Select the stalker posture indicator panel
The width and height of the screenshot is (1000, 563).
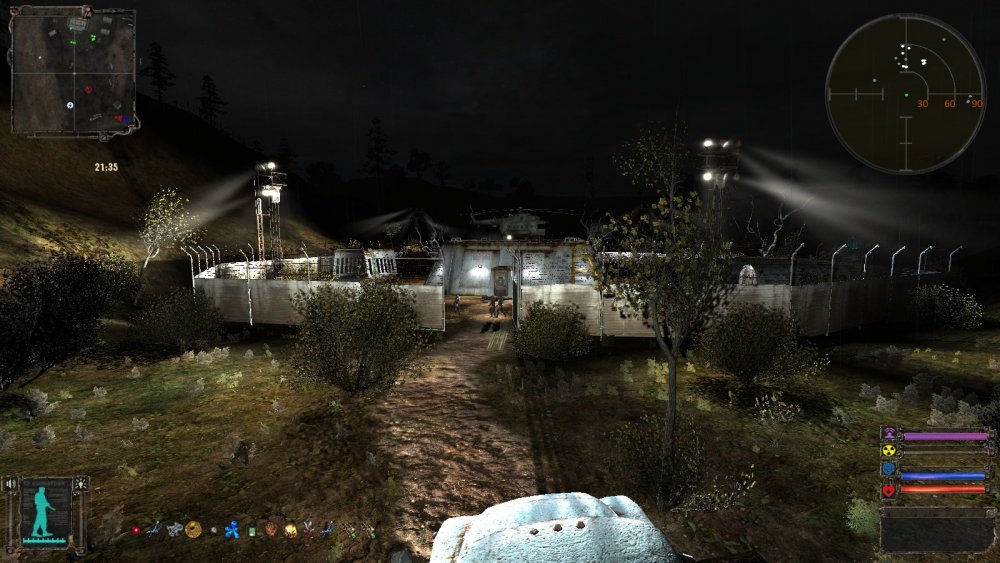tap(46, 510)
